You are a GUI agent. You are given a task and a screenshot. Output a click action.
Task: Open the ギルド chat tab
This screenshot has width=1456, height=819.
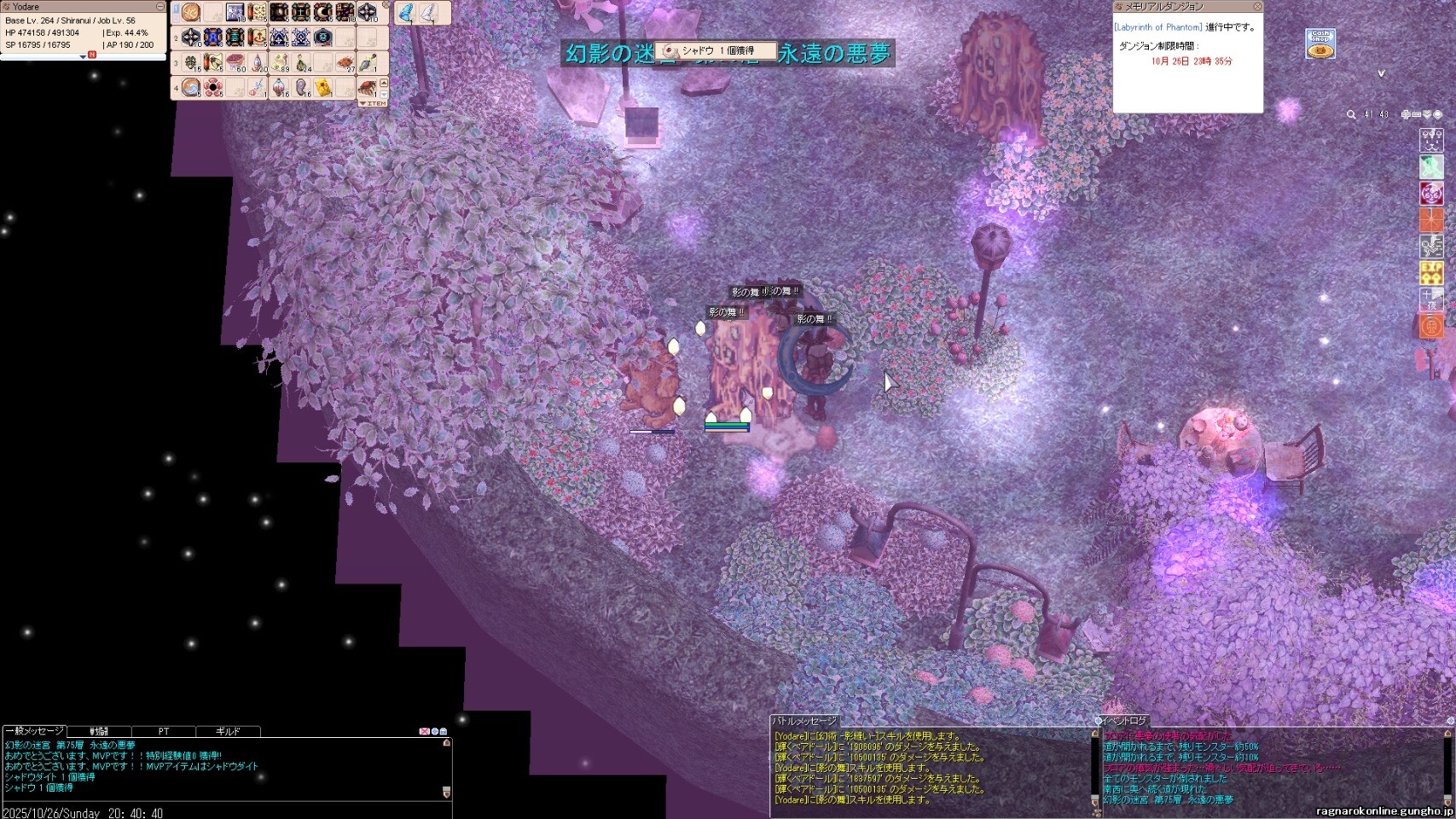coord(228,731)
